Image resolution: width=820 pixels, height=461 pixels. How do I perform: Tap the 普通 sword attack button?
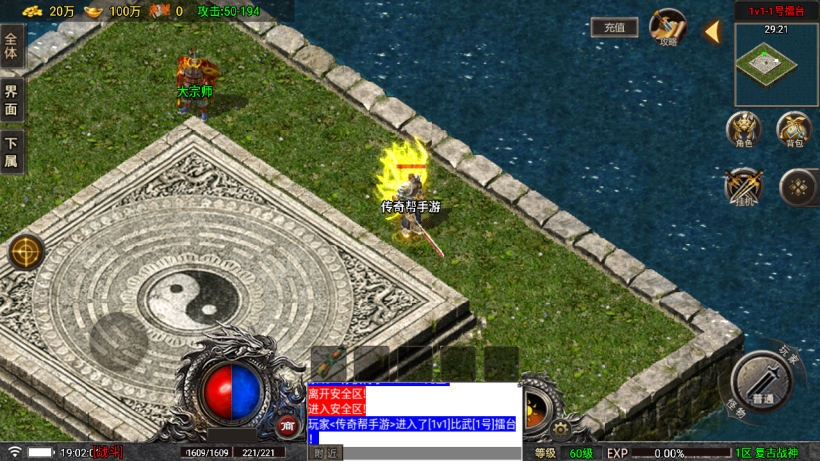(x=762, y=381)
